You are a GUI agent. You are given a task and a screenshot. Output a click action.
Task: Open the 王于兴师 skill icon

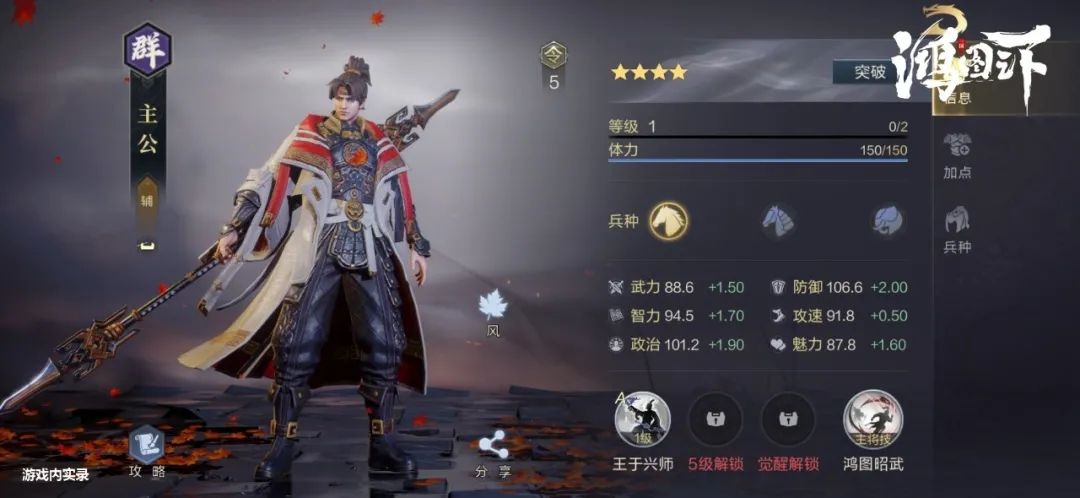pyautogui.click(x=643, y=420)
